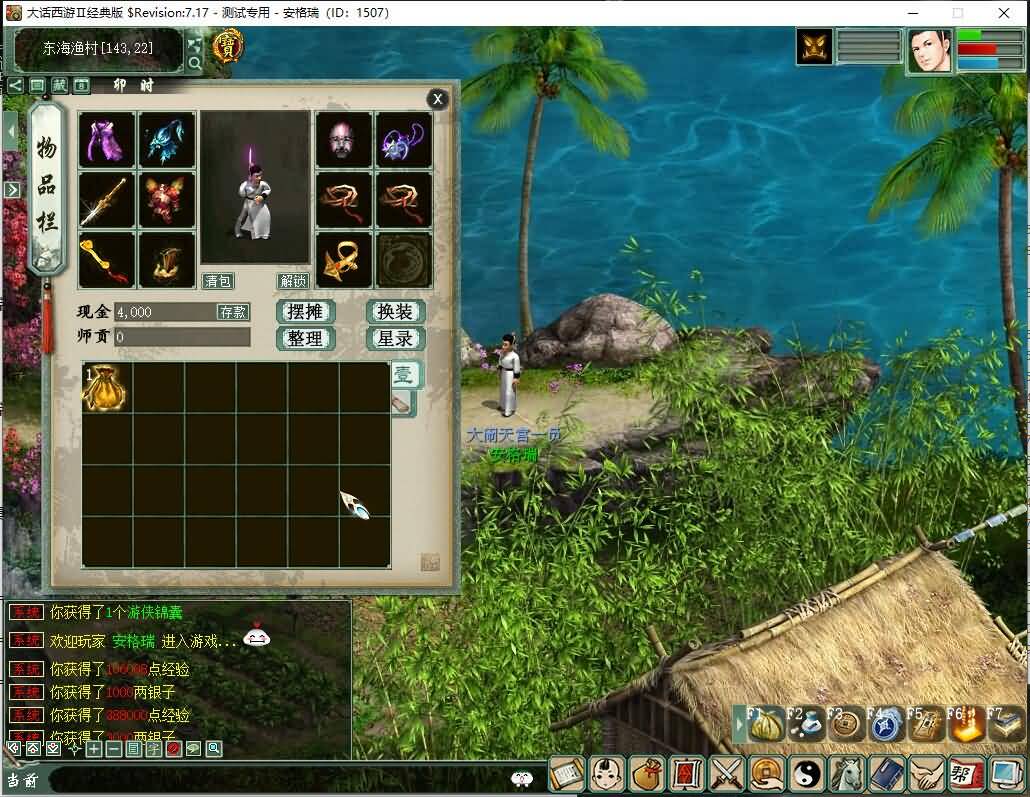Maximize the game window
This screenshot has width=1030, height=797.
(x=958, y=13)
